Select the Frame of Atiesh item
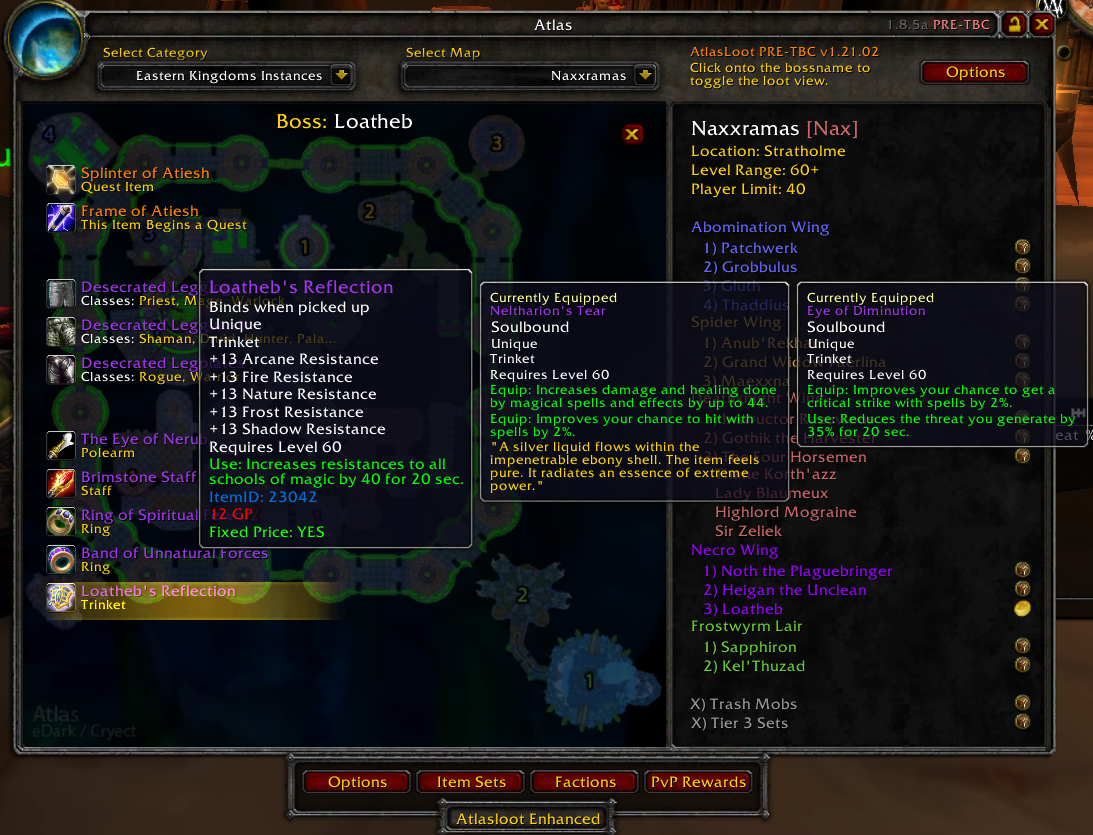This screenshot has height=835, width=1093. tap(139, 211)
